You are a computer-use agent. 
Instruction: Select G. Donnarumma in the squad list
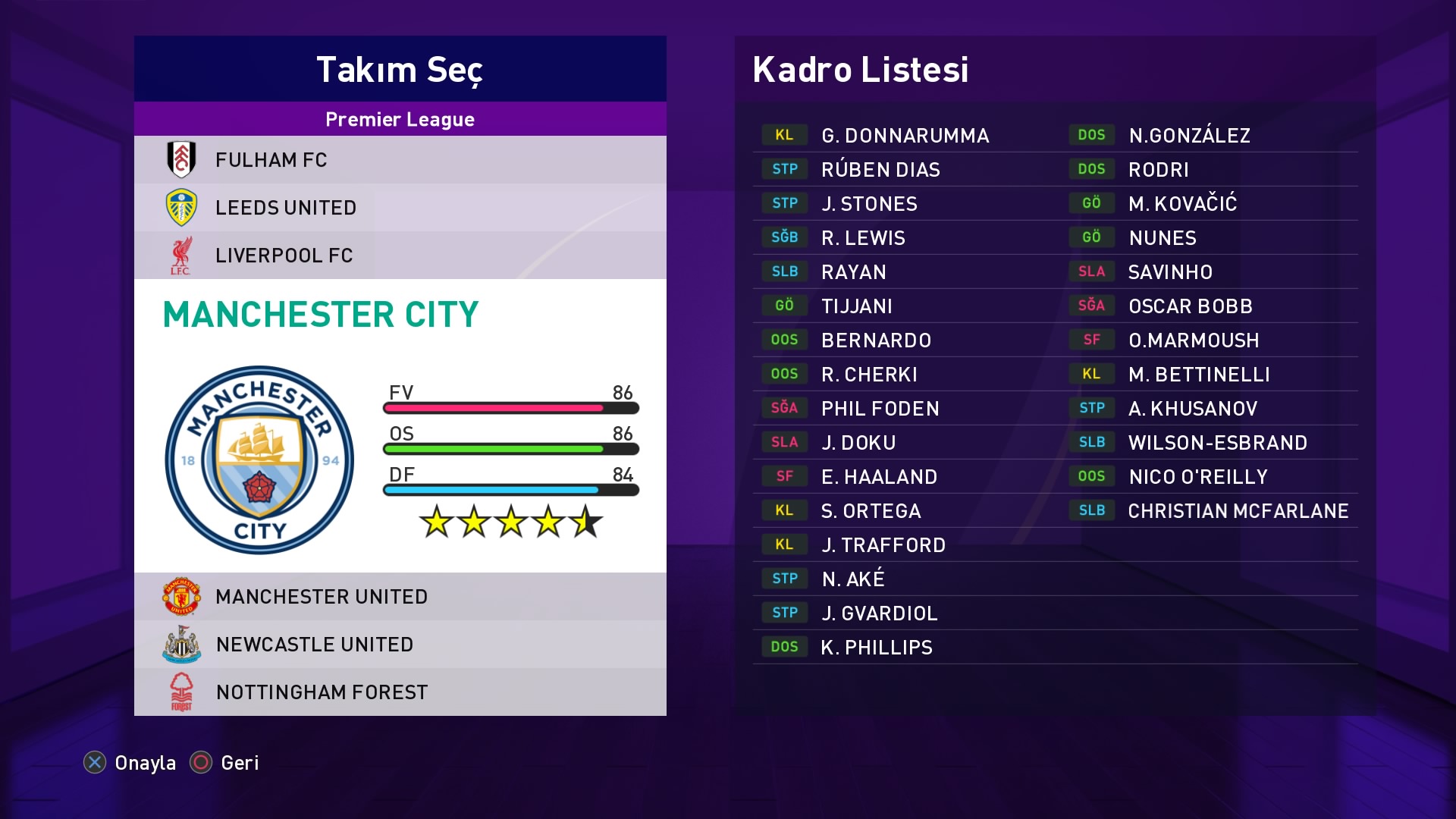pyautogui.click(x=905, y=136)
